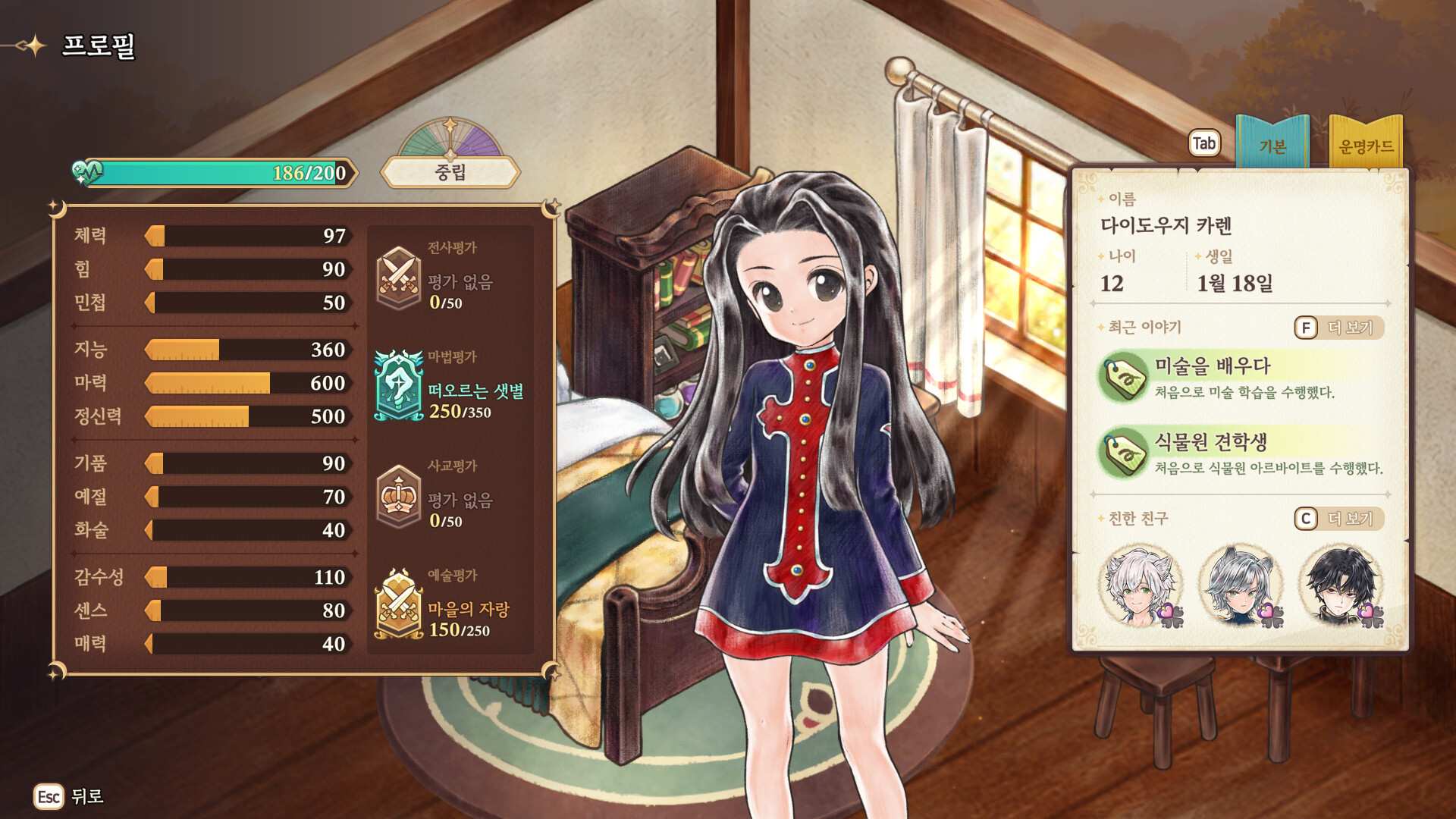This screenshot has width=1456, height=819.
Task: Open the star decoration on the stats panel corner
Action: [x=53, y=205]
